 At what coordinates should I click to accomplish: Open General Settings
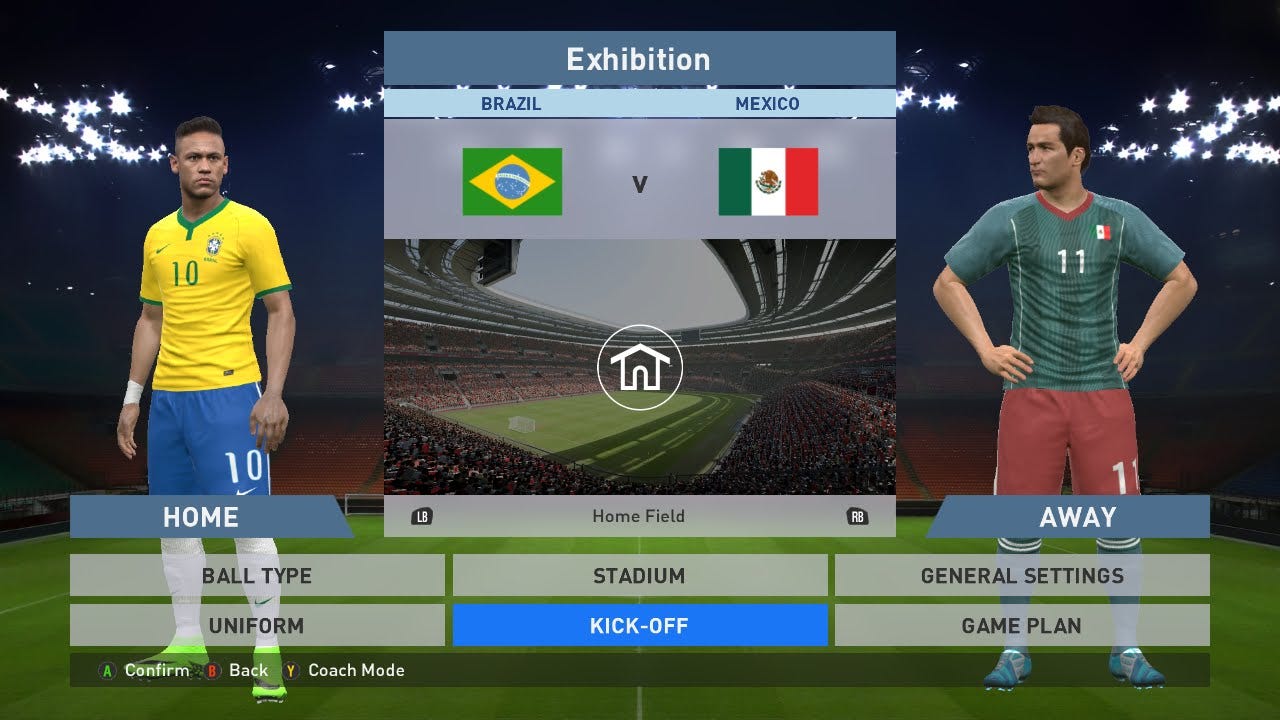pos(1022,576)
